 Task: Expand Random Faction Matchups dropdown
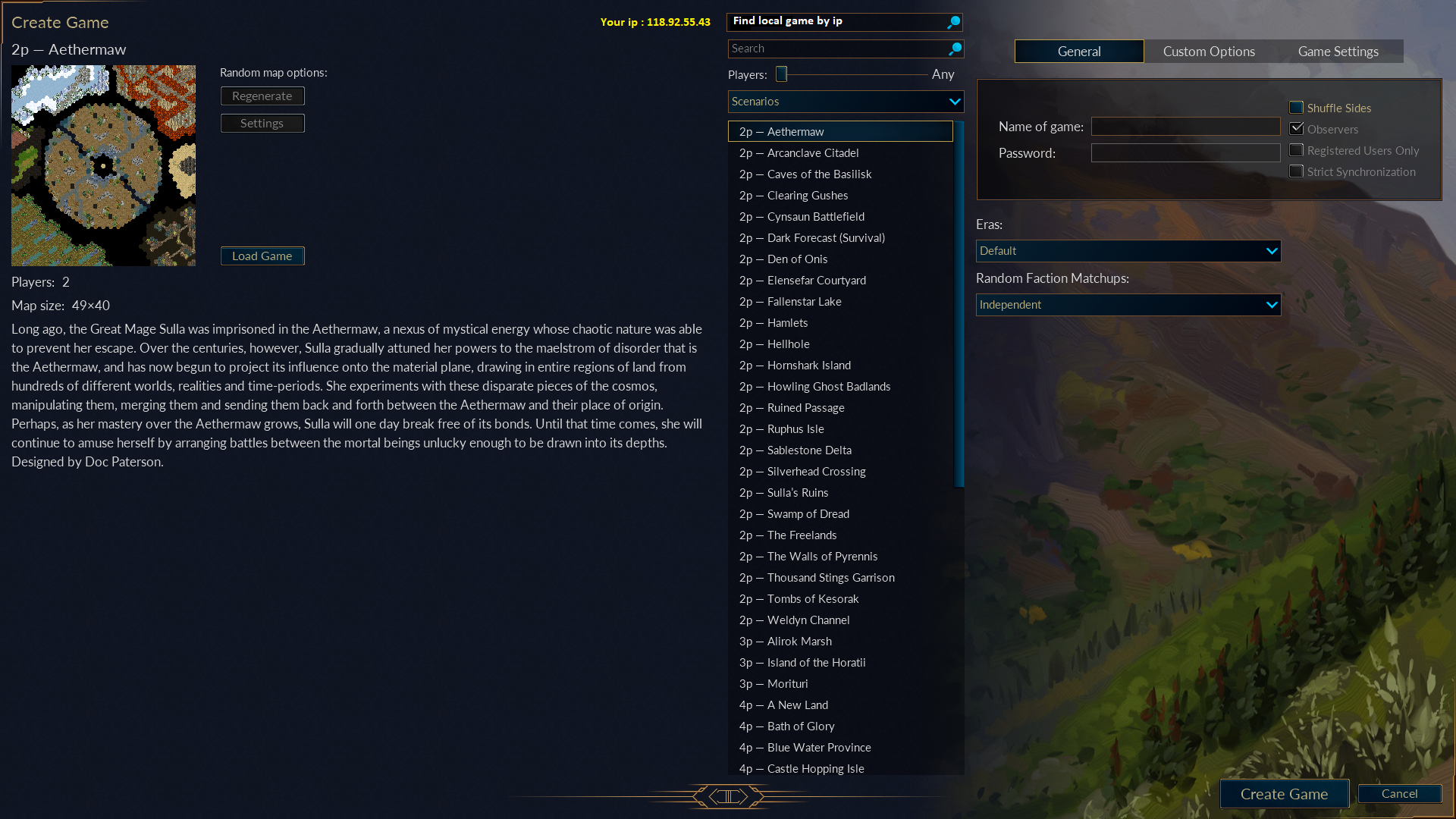[x=1128, y=305]
